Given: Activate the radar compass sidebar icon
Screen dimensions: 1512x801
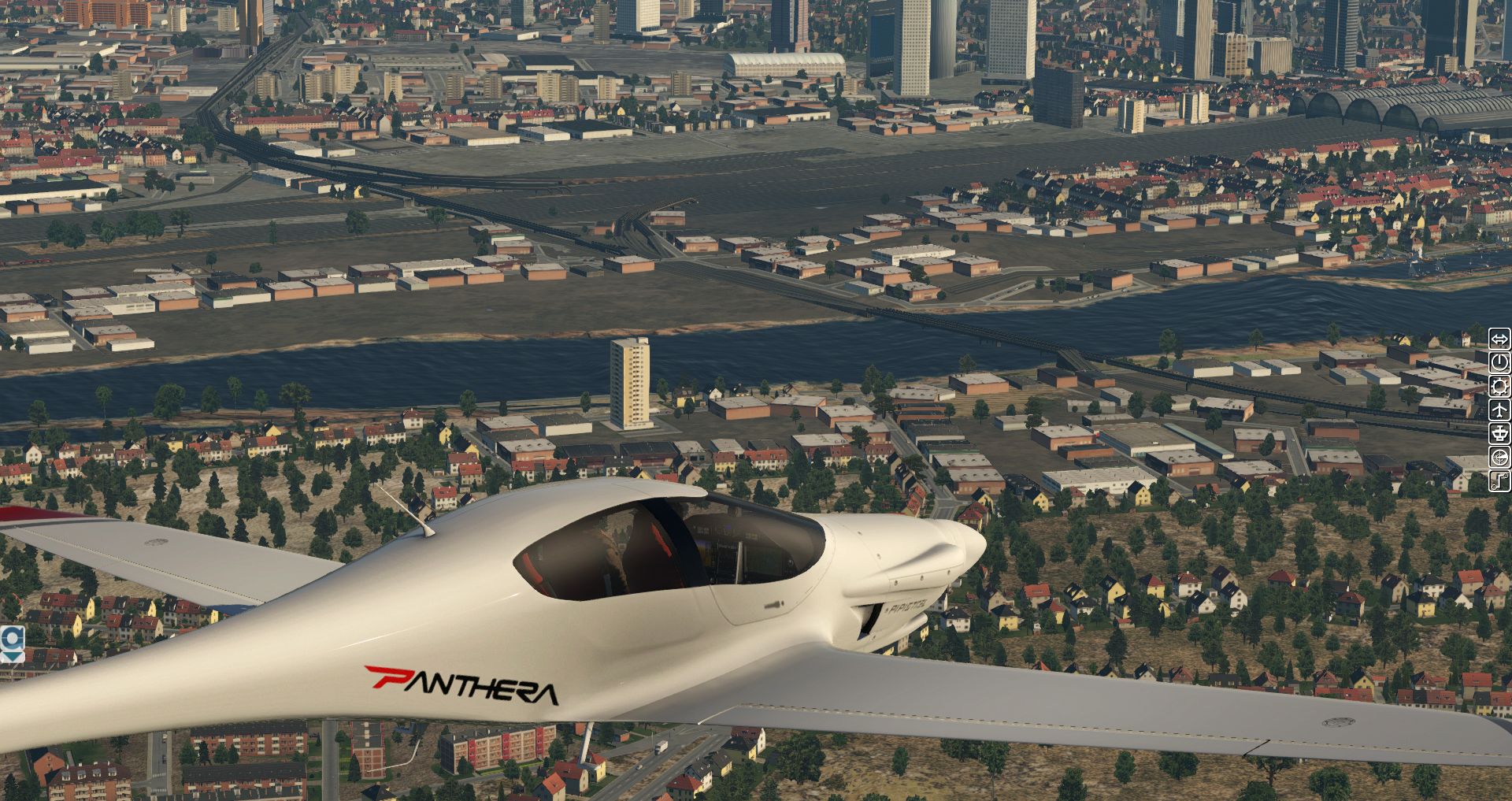Looking at the screenshot, I should click(1499, 457).
